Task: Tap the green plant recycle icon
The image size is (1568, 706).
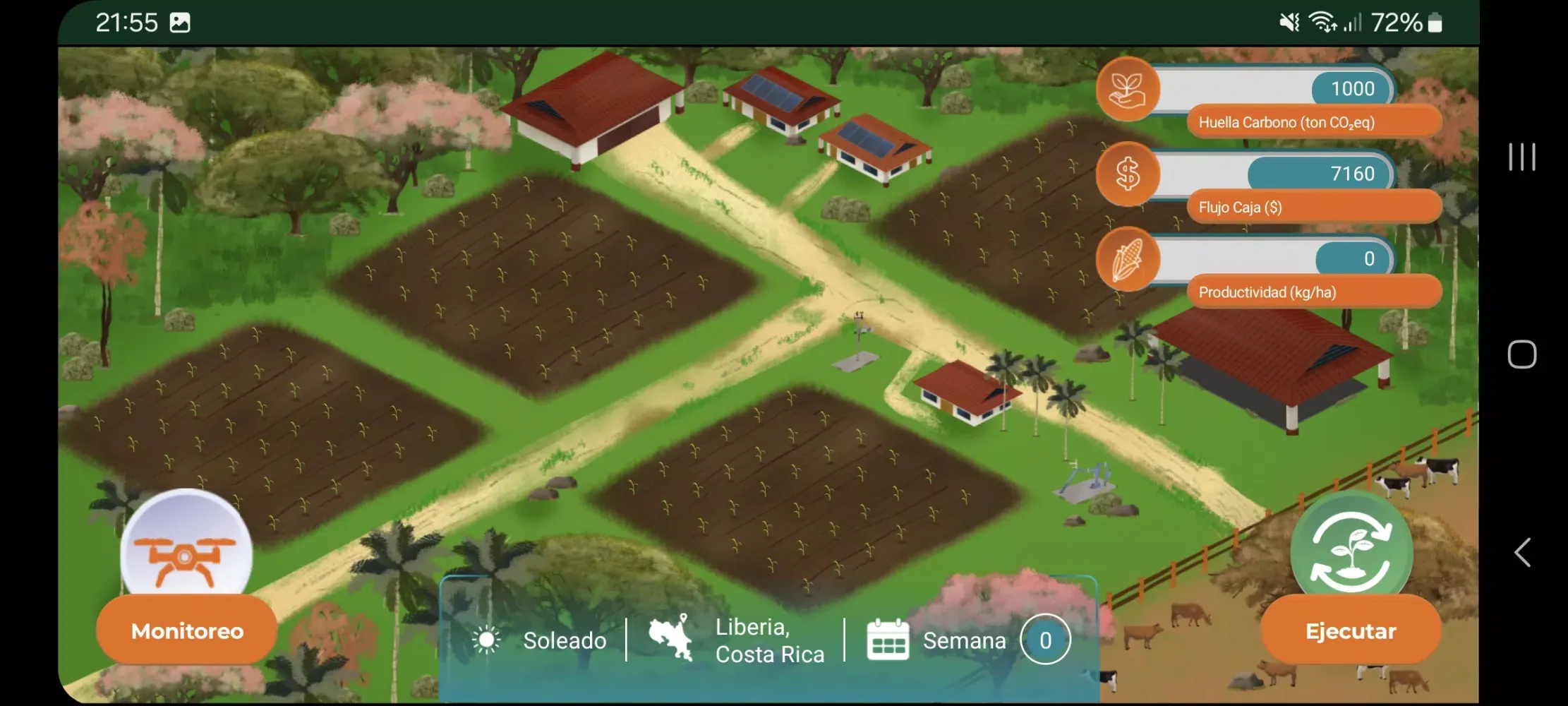Action: pos(1351,551)
